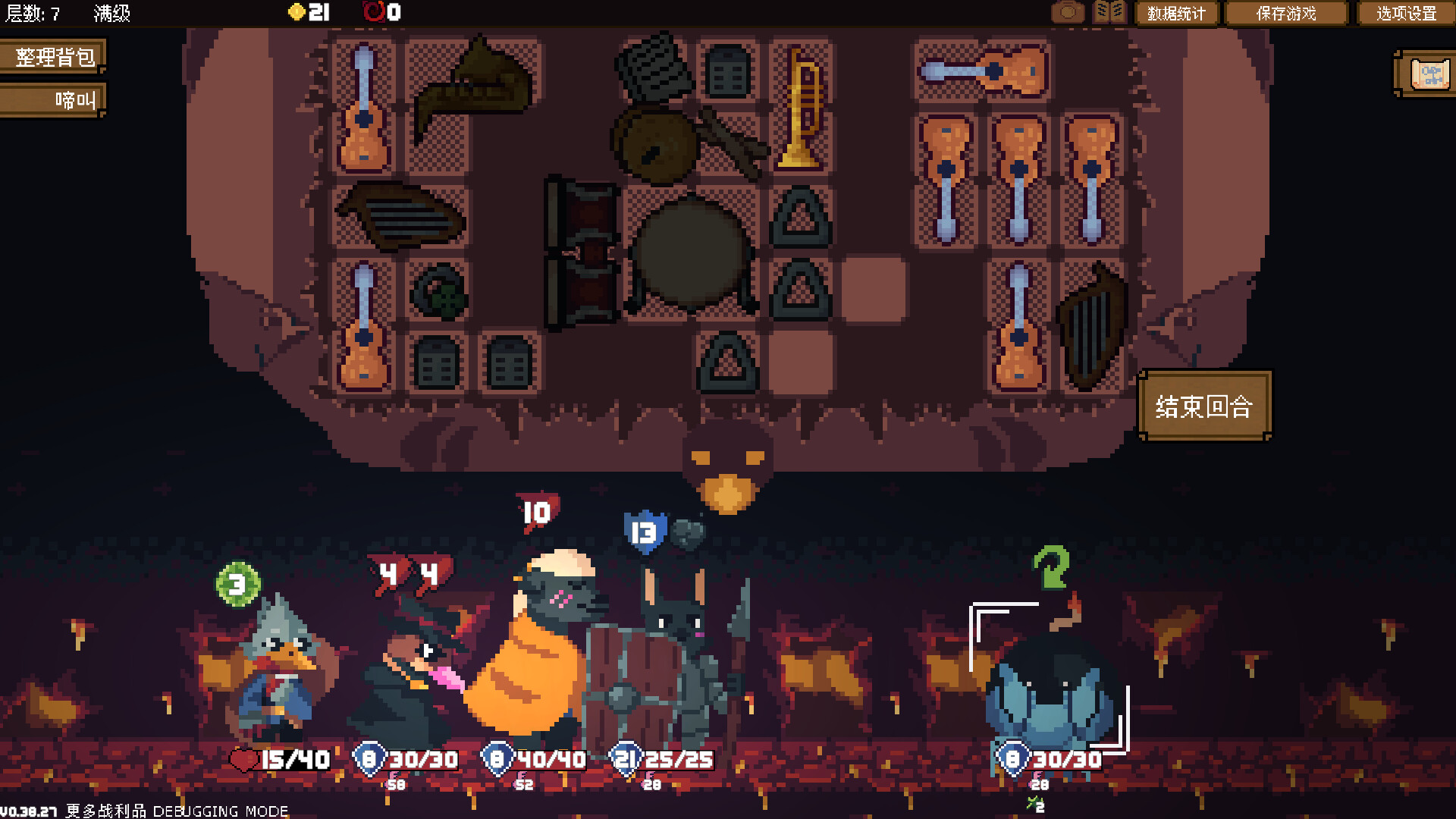End the turn with 结束回合
Image resolution: width=1456 pixels, height=819 pixels.
click(1203, 406)
